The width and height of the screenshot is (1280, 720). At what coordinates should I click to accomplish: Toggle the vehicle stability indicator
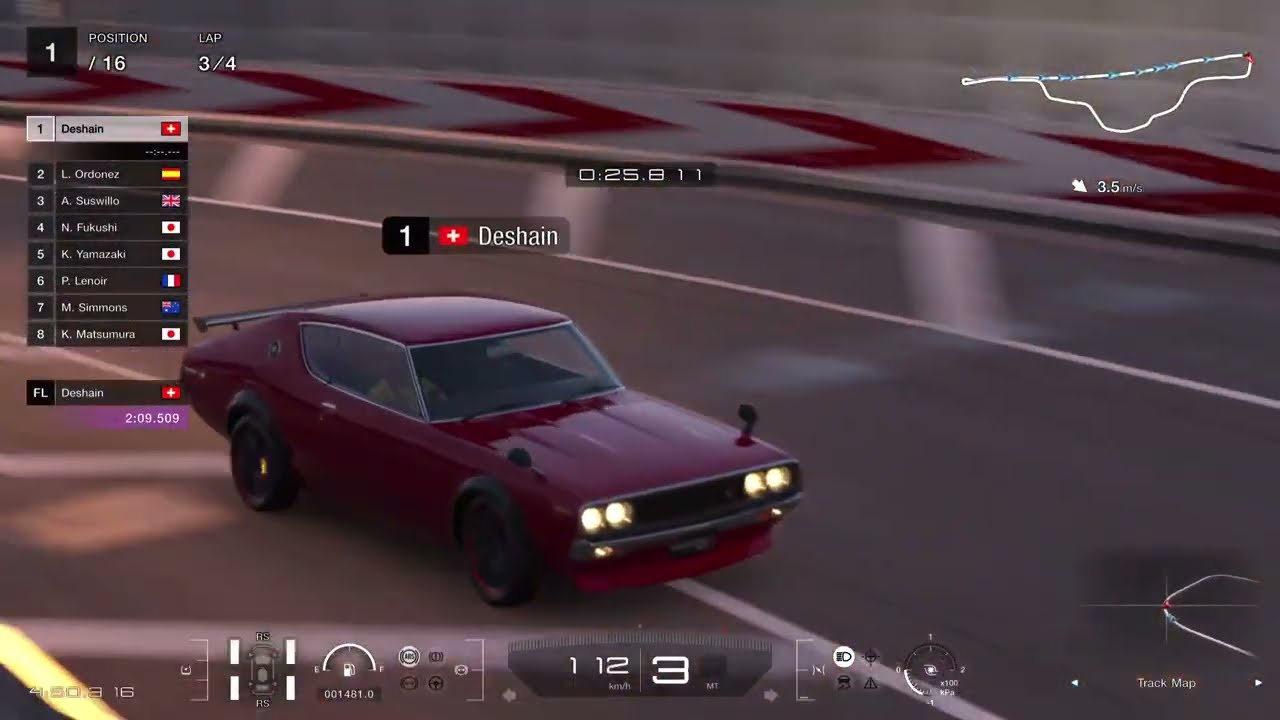click(844, 682)
